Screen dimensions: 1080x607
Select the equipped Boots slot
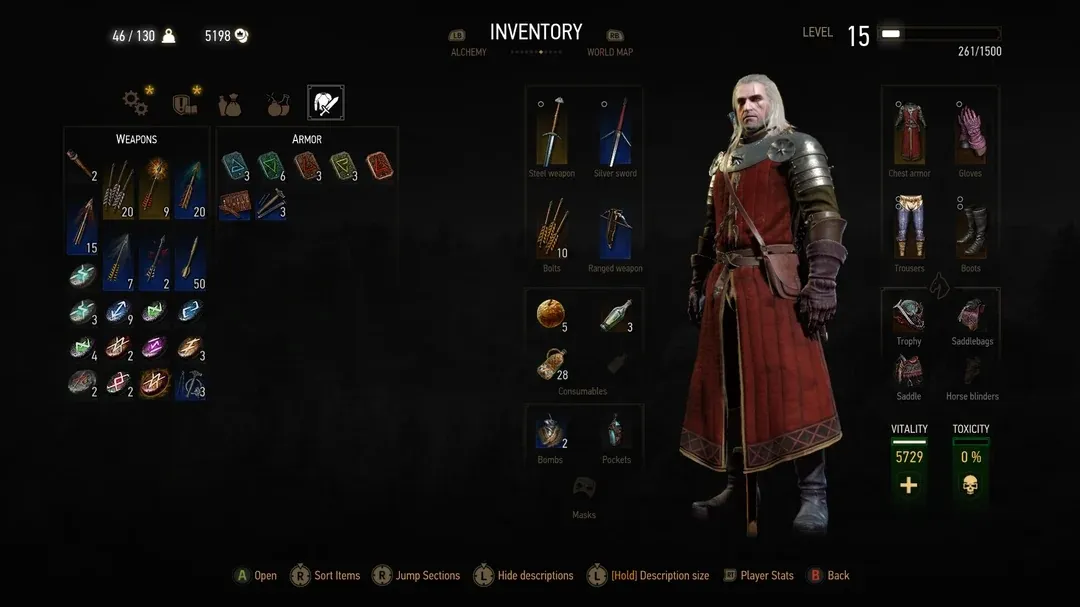(x=970, y=229)
